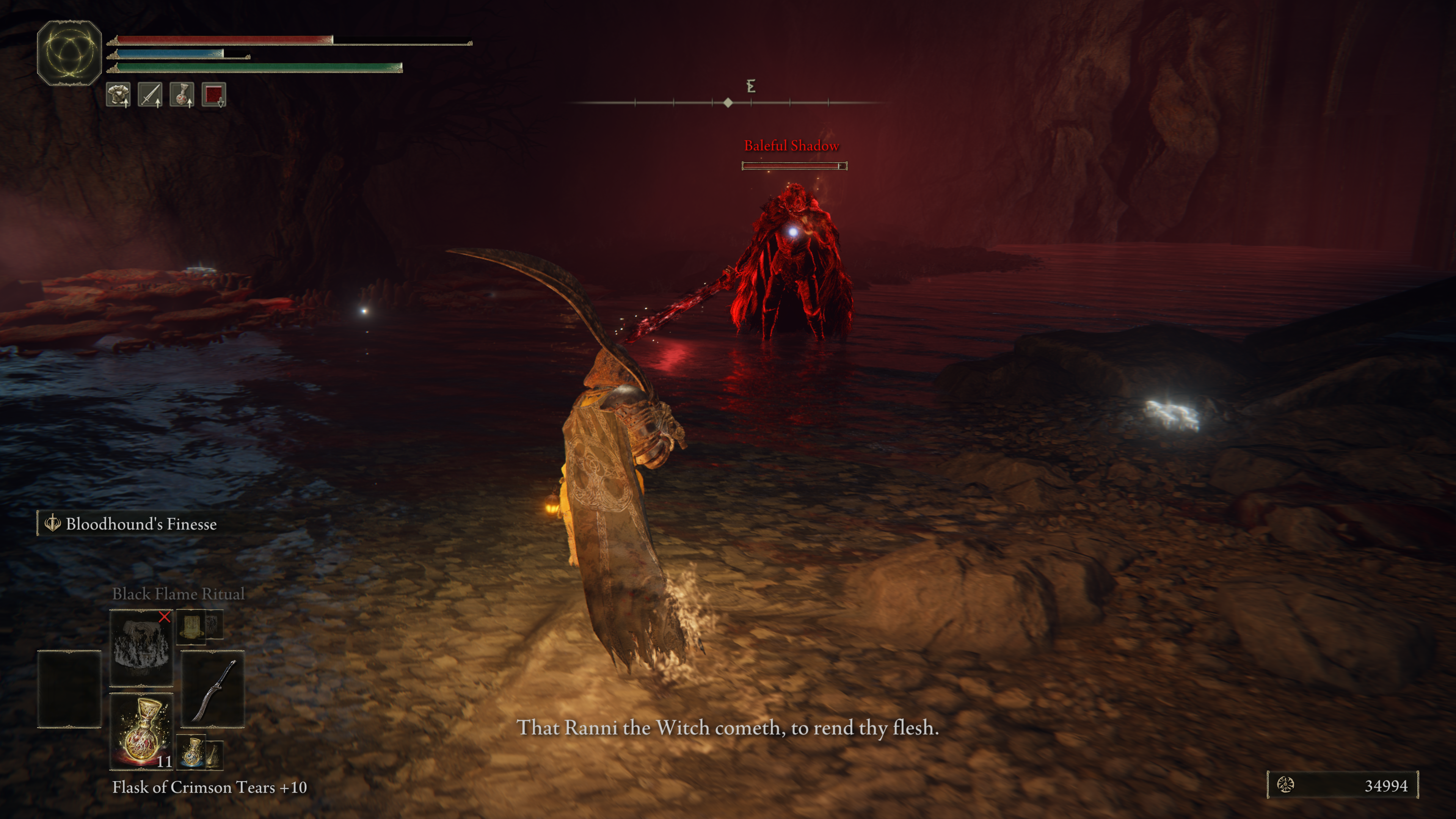Click the blue Cerulean Tears flask icon

point(193,752)
